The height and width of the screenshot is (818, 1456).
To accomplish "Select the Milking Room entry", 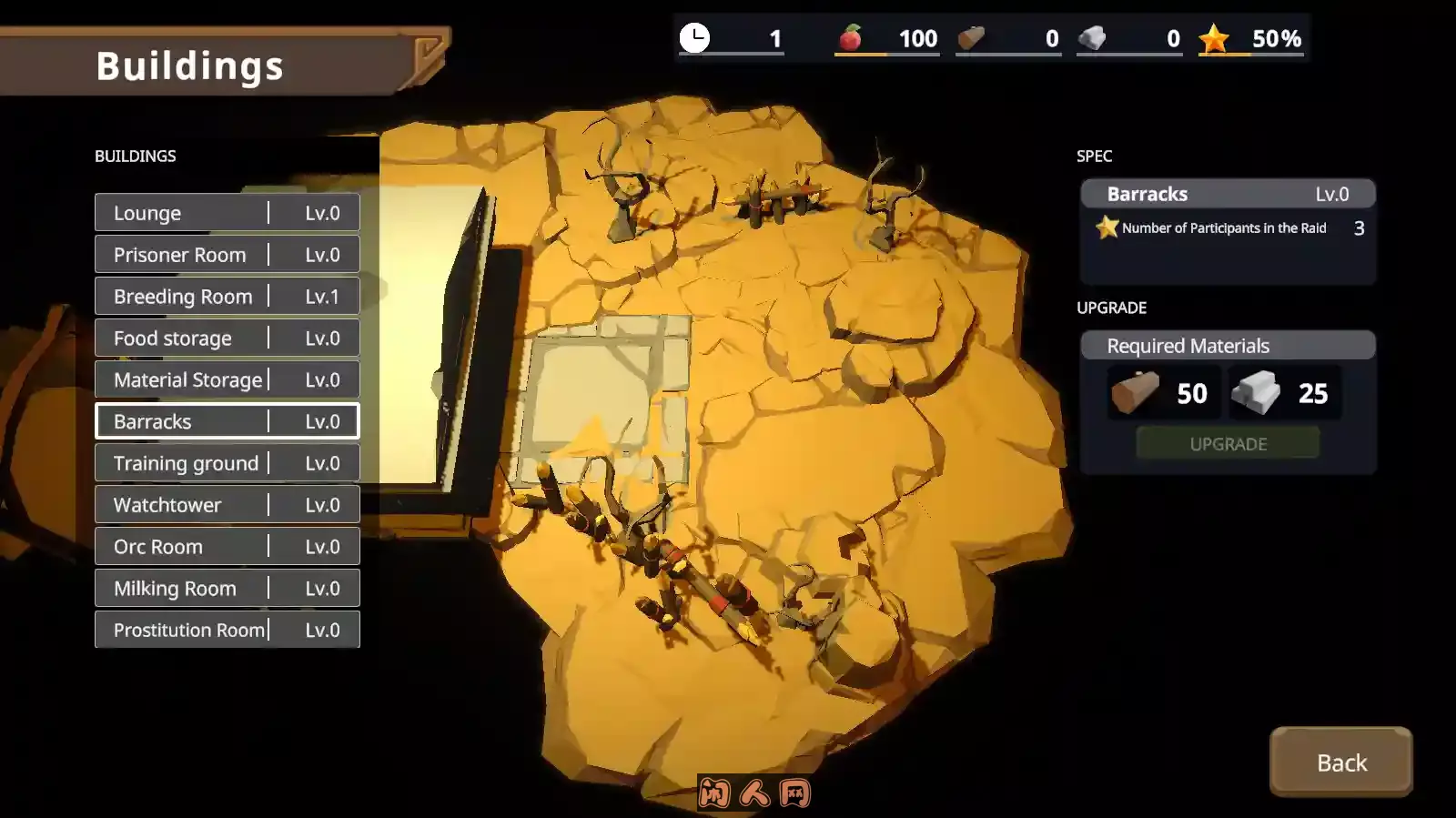I will 227,589.
